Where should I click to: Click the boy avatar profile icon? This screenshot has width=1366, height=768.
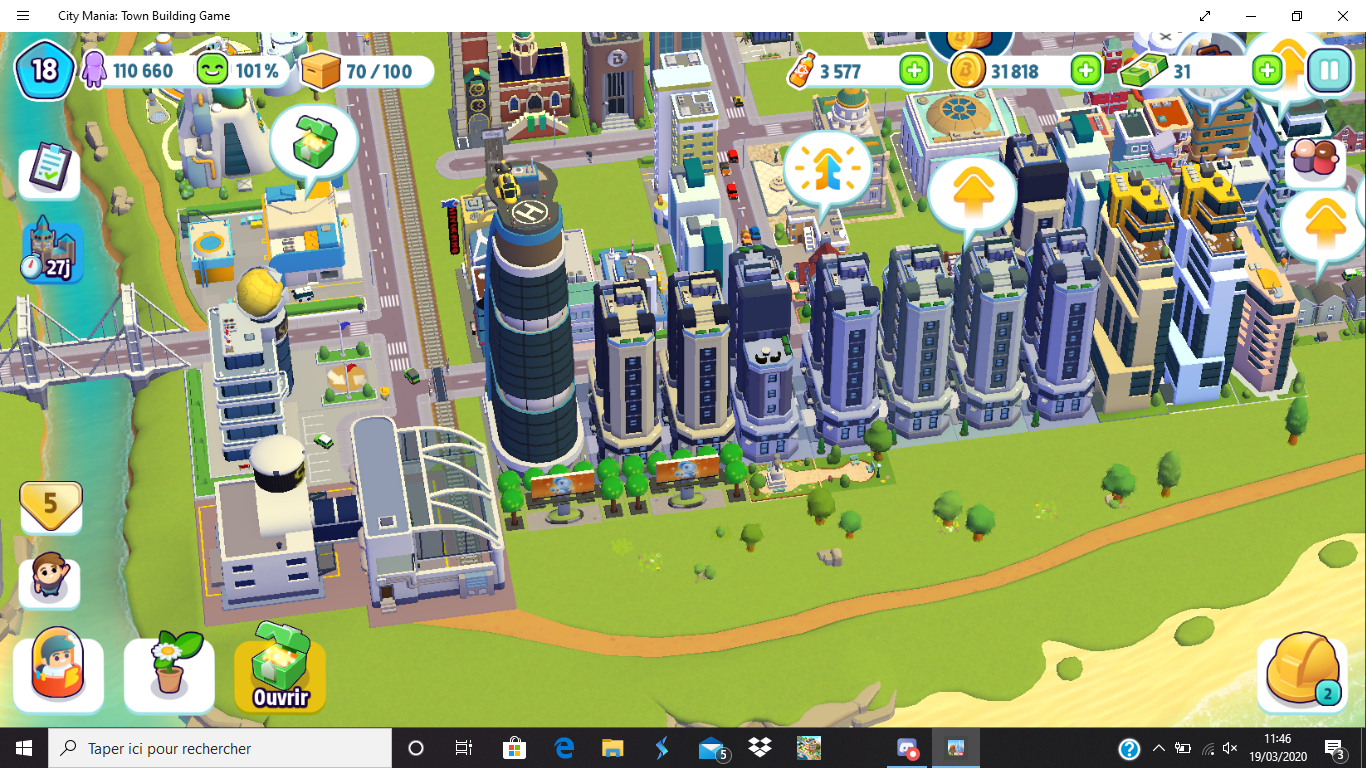pos(49,581)
